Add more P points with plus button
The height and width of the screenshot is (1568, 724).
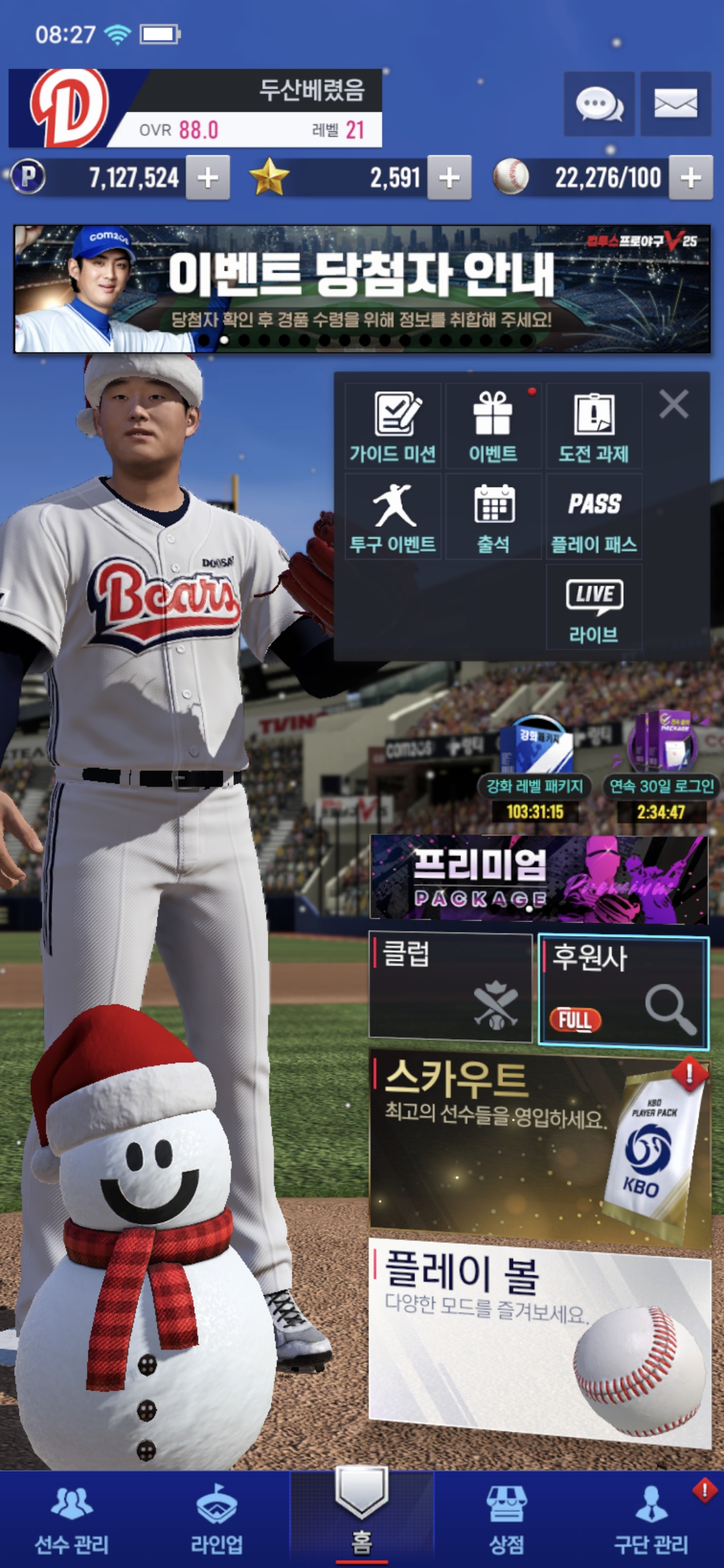point(208,178)
